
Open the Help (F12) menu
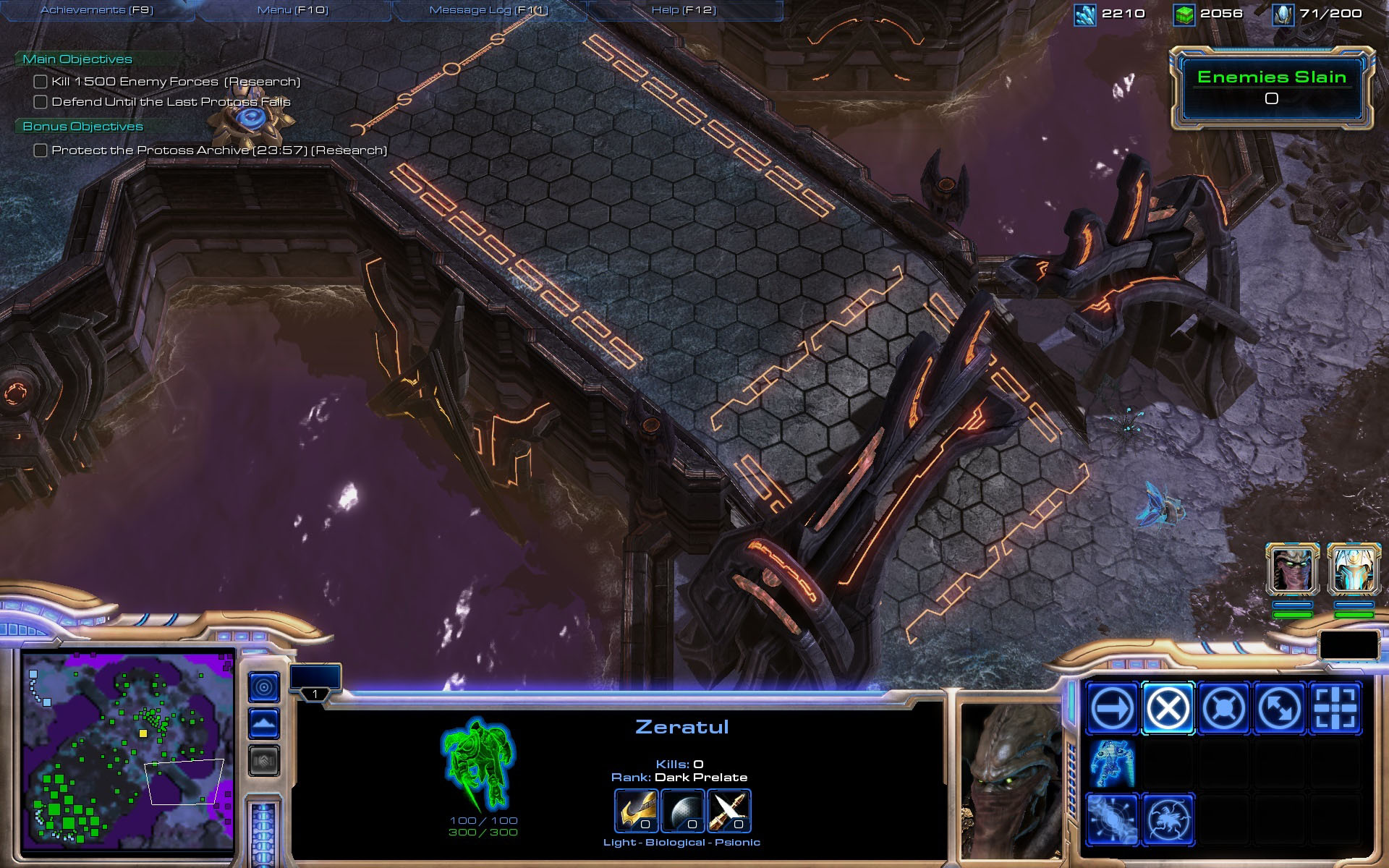pos(684,10)
